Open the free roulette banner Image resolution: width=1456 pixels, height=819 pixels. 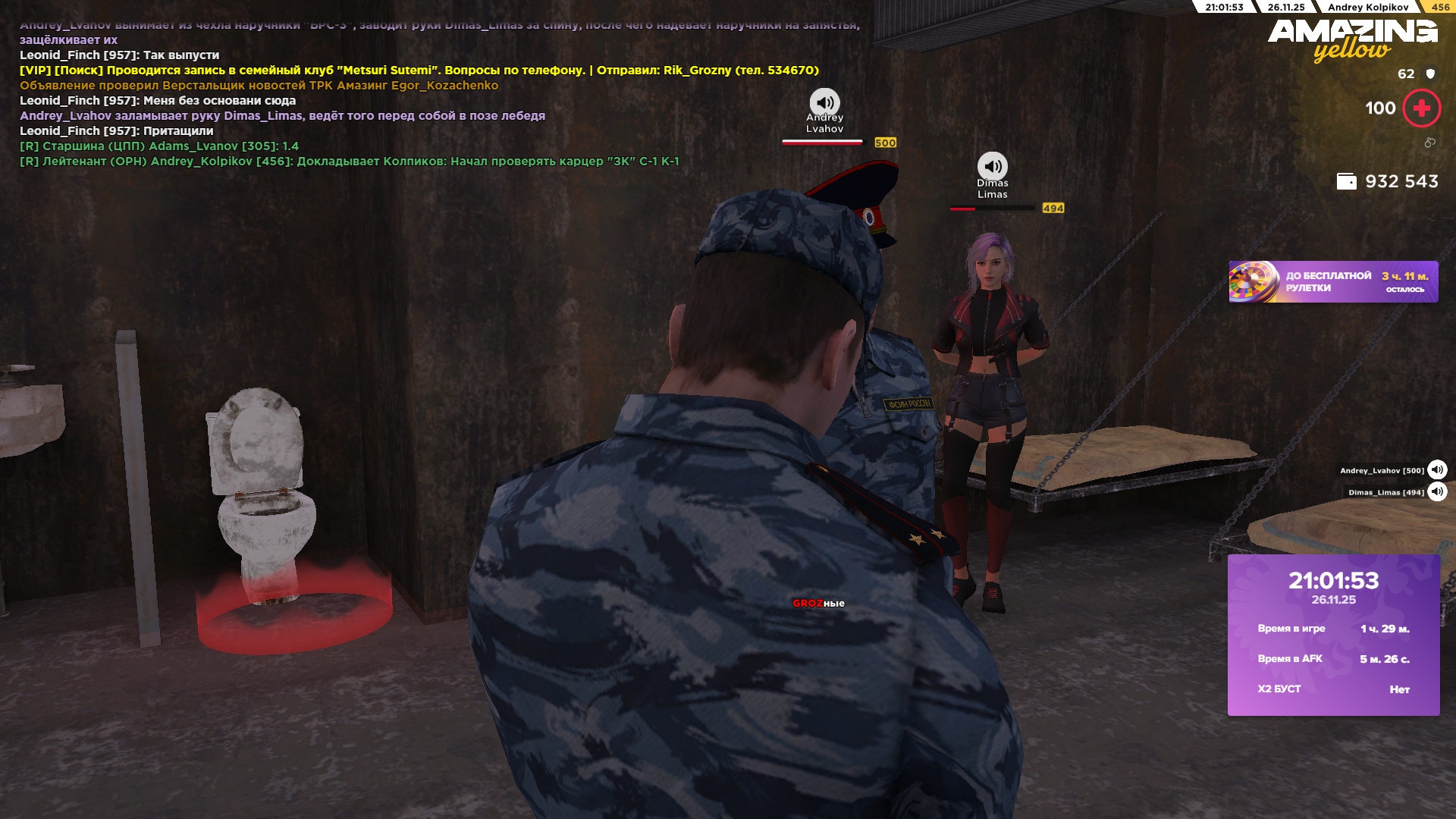1332,282
